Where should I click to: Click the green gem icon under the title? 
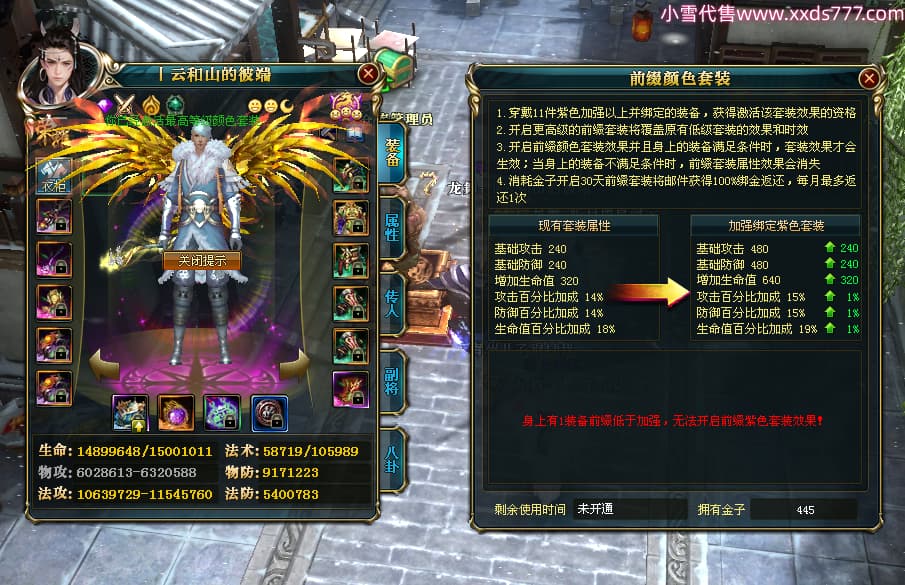point(175,104)
